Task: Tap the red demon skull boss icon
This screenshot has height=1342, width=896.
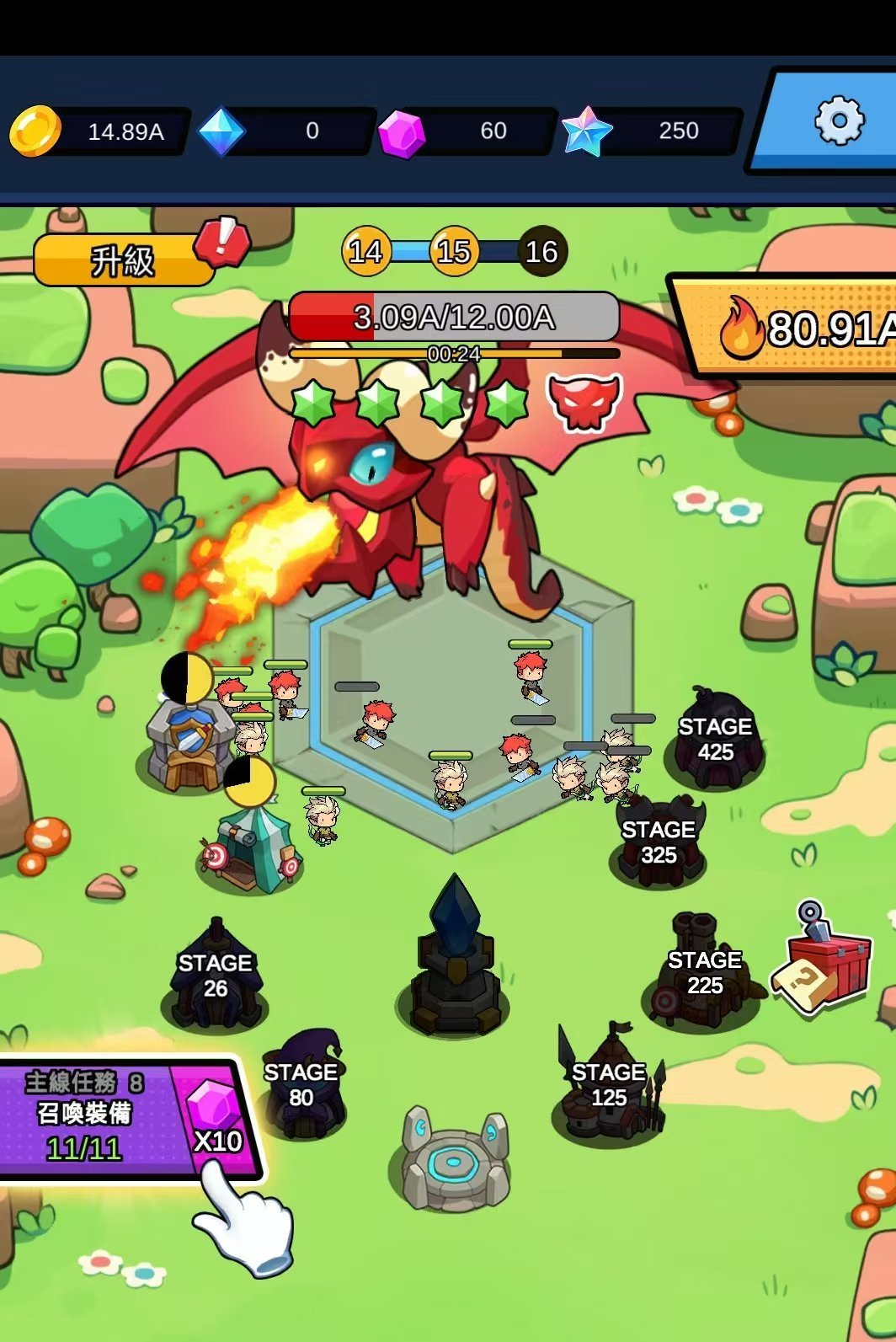Action: click(584, 401)
